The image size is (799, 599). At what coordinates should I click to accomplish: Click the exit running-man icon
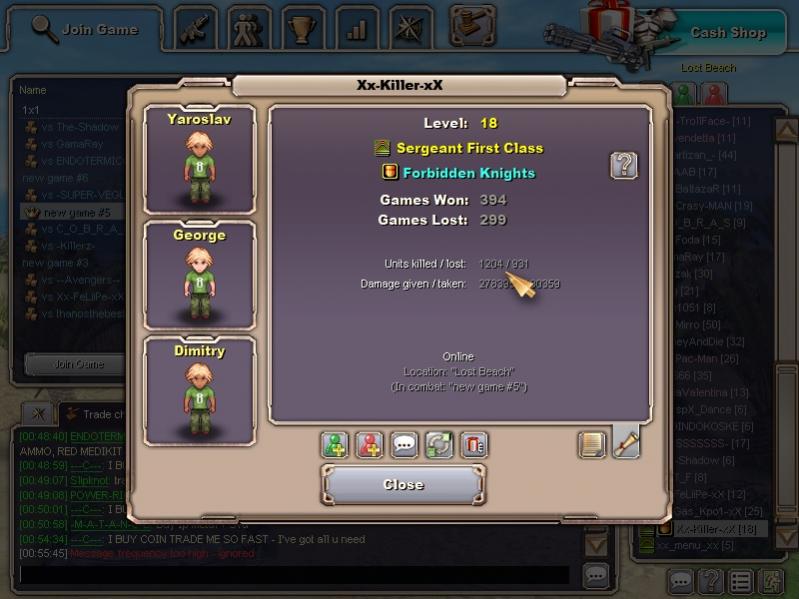(x=771, y=580)
